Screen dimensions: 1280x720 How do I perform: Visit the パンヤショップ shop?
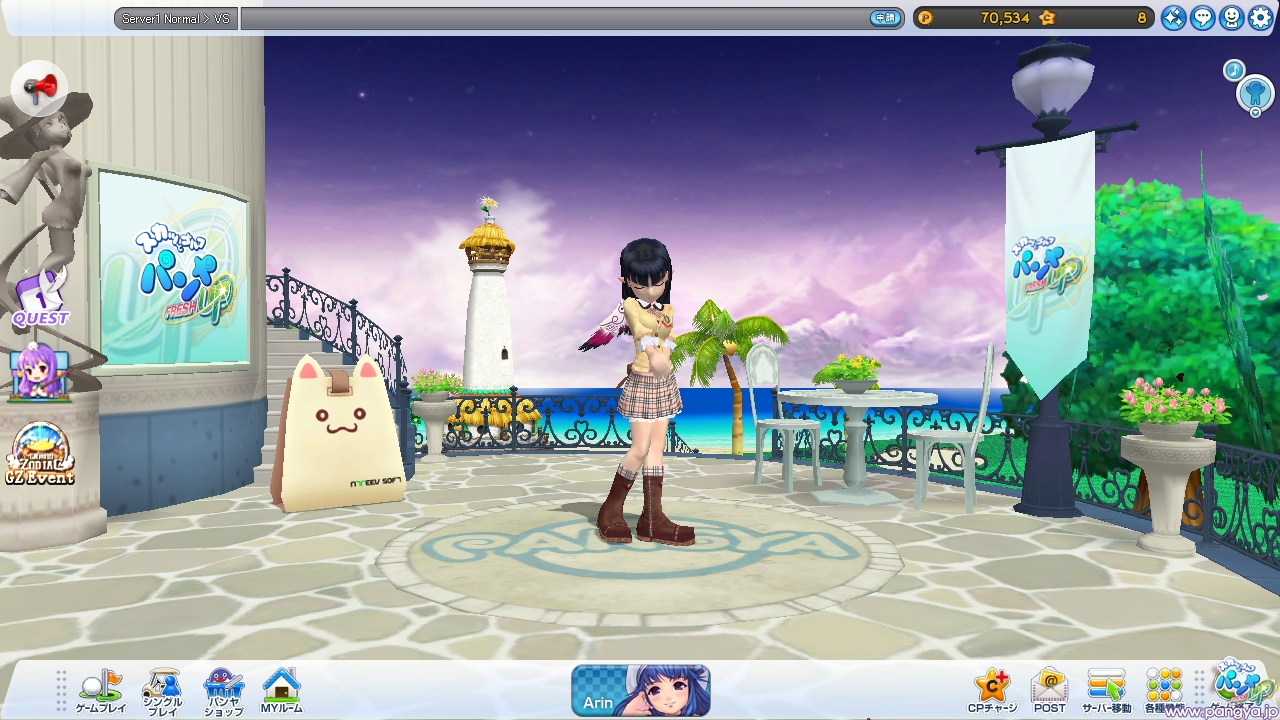222,689
